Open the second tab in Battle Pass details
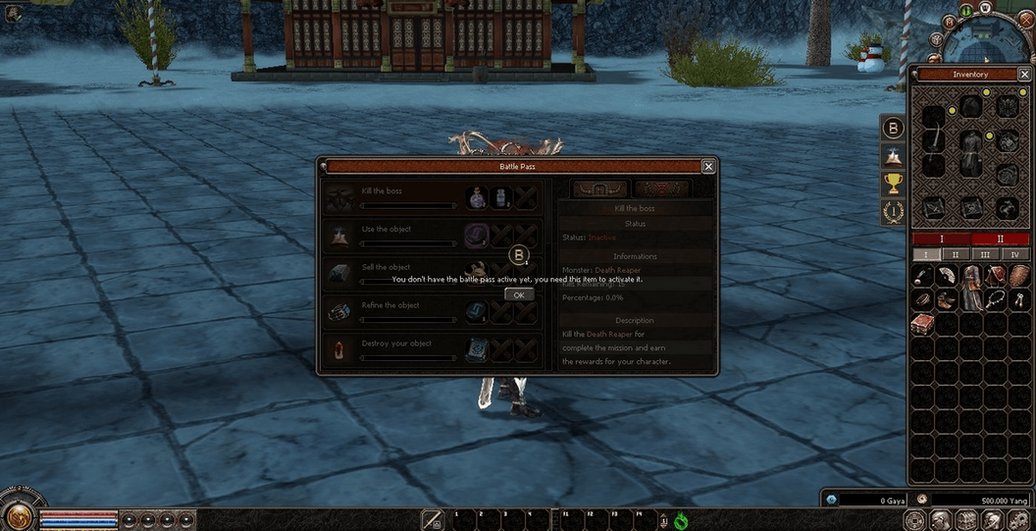 coord(661,189)
